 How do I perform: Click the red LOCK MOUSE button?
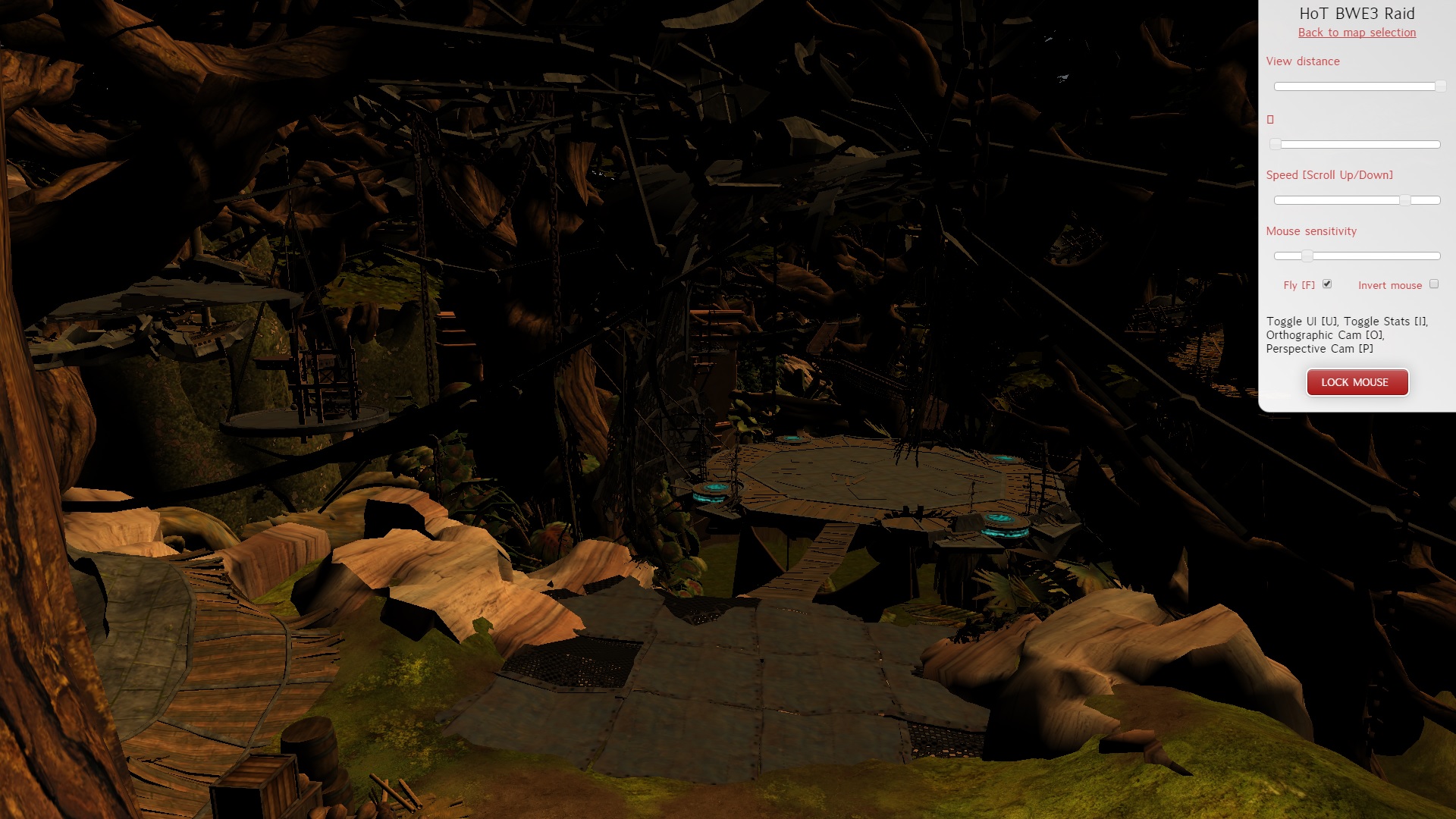tap(1357, 382)
